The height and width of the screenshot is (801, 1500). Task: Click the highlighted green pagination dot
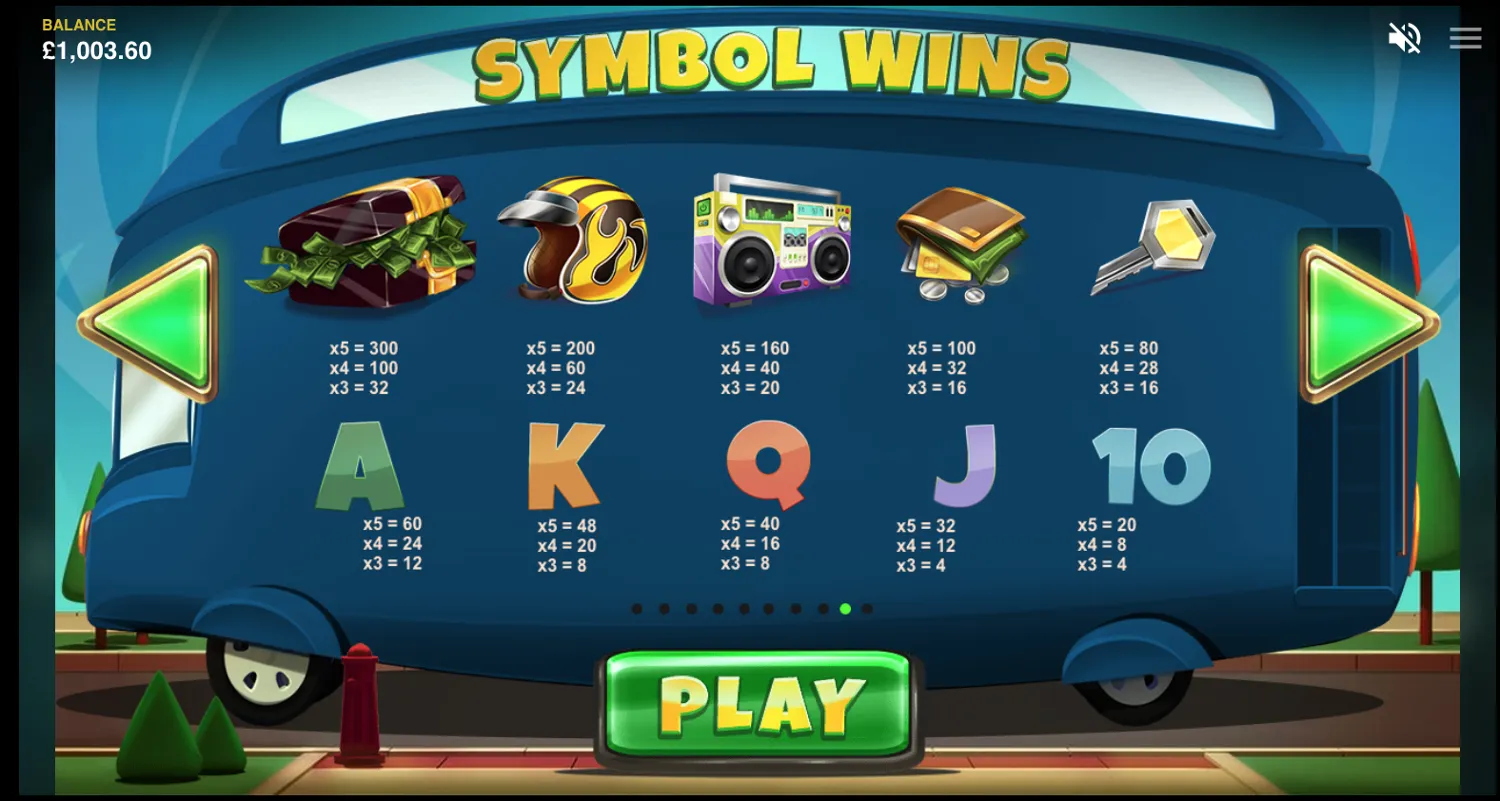point(845,608)
